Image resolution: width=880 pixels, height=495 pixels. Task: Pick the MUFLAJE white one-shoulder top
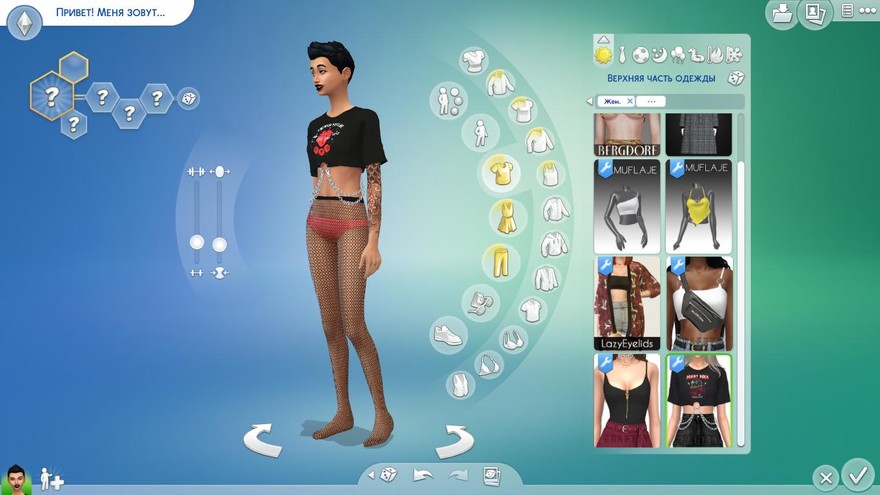pyautogui.click(x=627, y=206)
